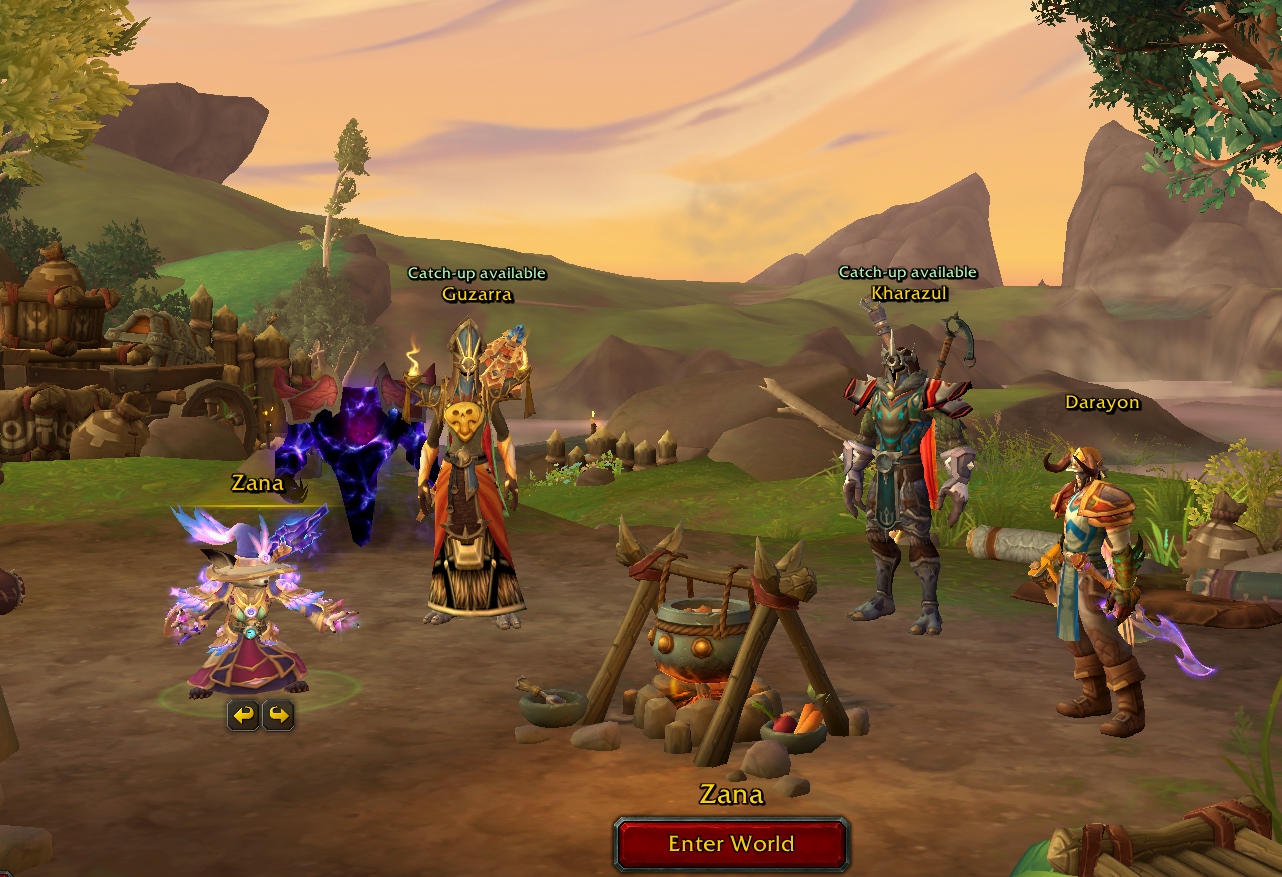Click the Enter World button

[x=732, y=844]
